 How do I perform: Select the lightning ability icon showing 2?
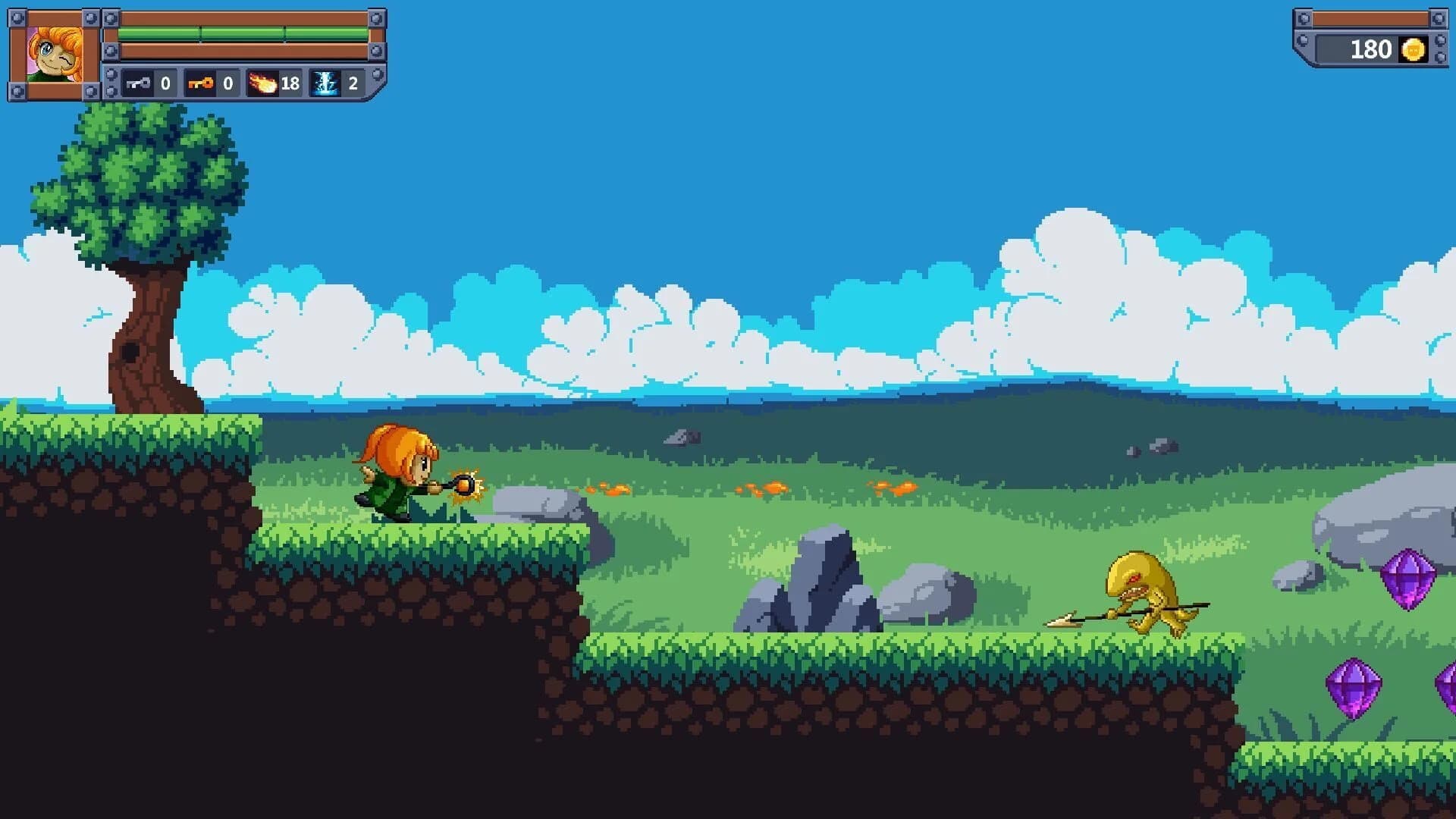coord(325,83)
